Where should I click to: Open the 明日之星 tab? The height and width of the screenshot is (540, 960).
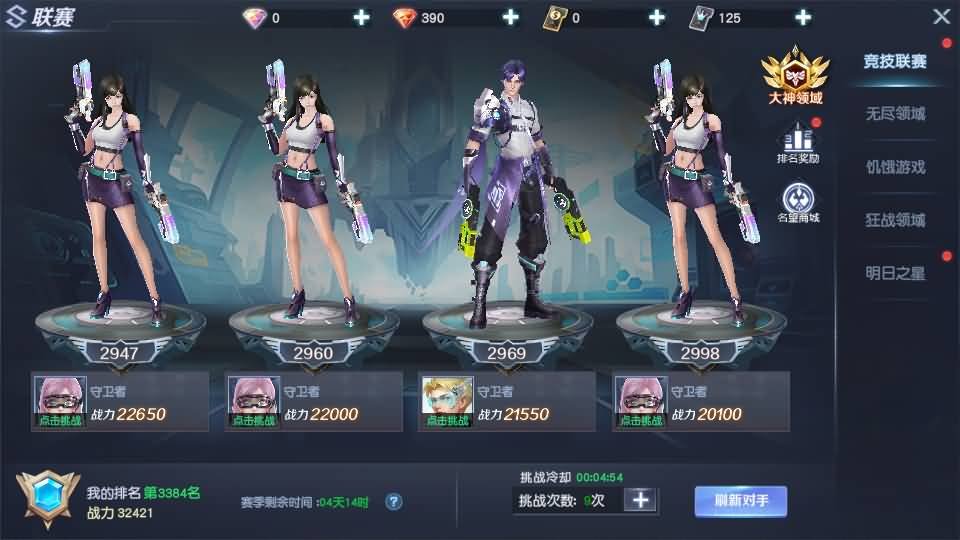pyautogui.click(x=895, y=273)
